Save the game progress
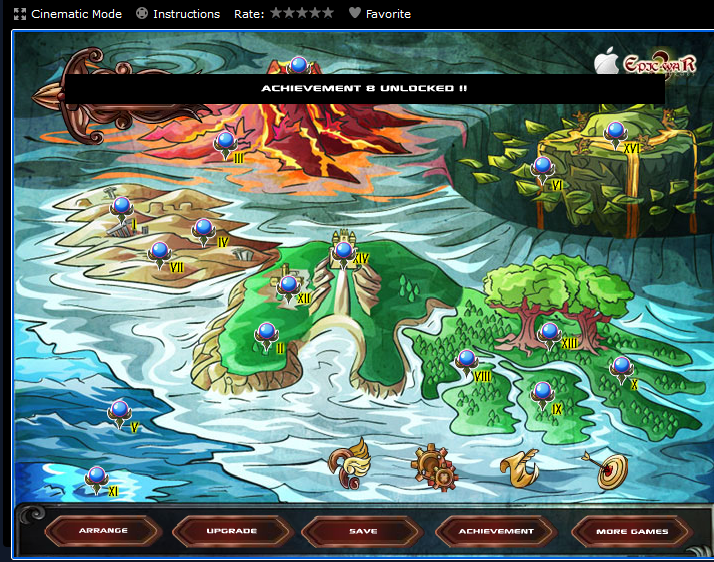 362,531
